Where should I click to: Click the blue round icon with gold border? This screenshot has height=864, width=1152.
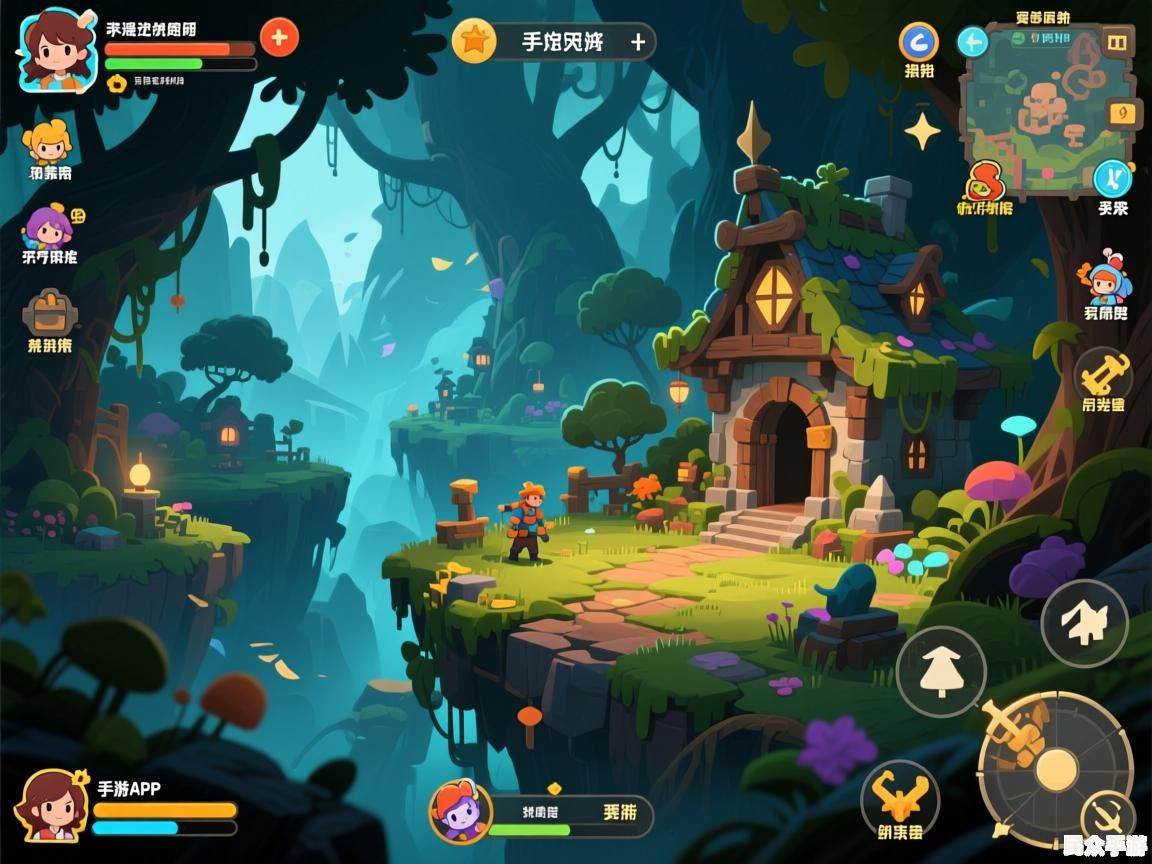919,42
